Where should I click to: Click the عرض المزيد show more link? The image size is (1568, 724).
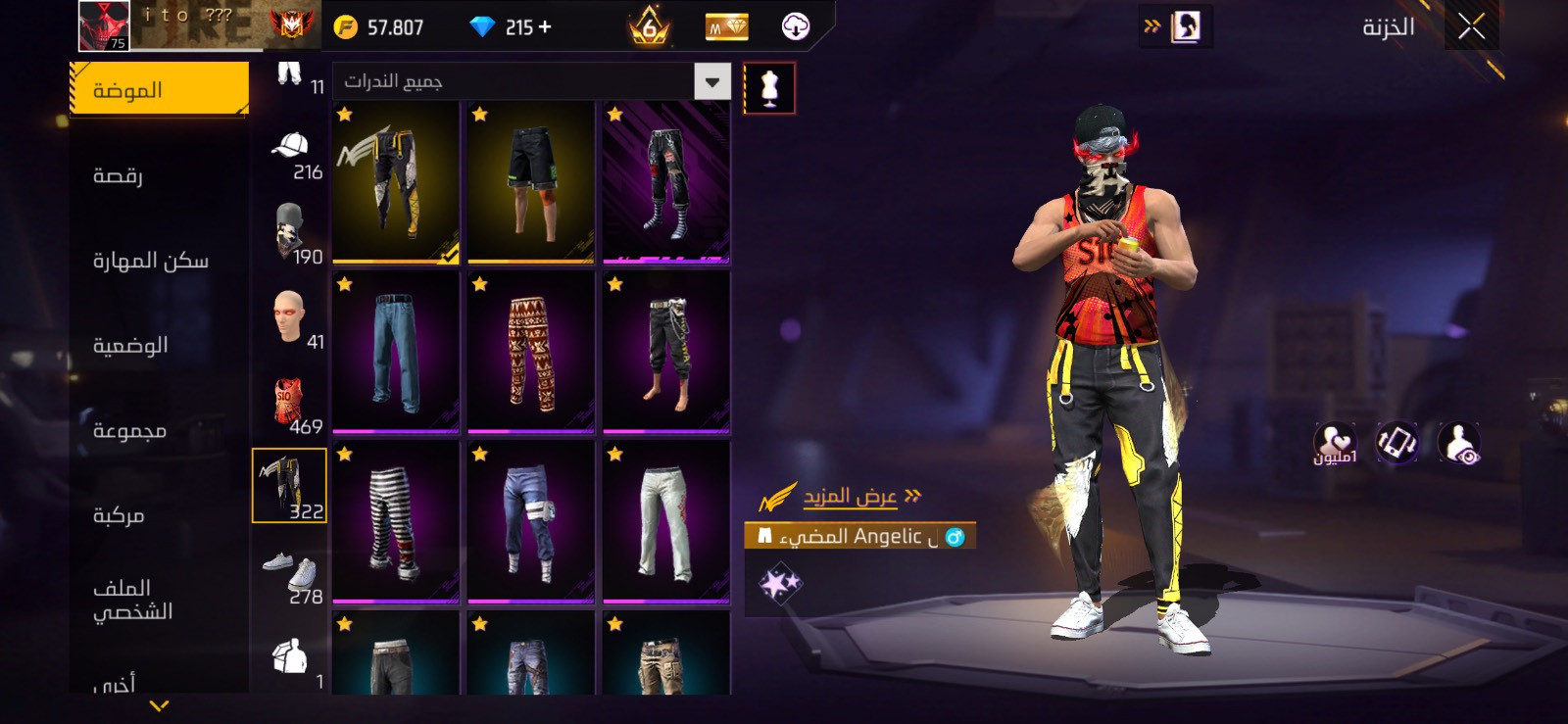pyautogui.click(x=851, y=497)
